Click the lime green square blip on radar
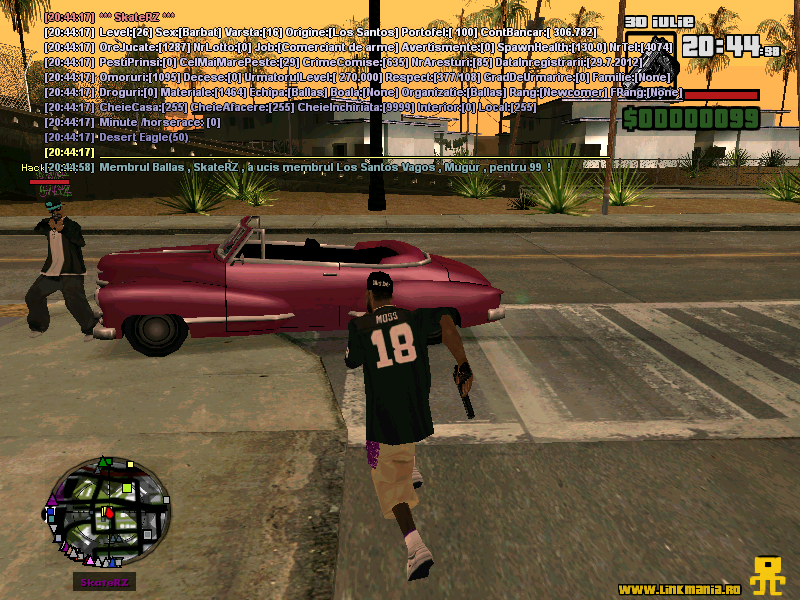The width and height of the screenshot is (800, 600). (x=128, y=489)
